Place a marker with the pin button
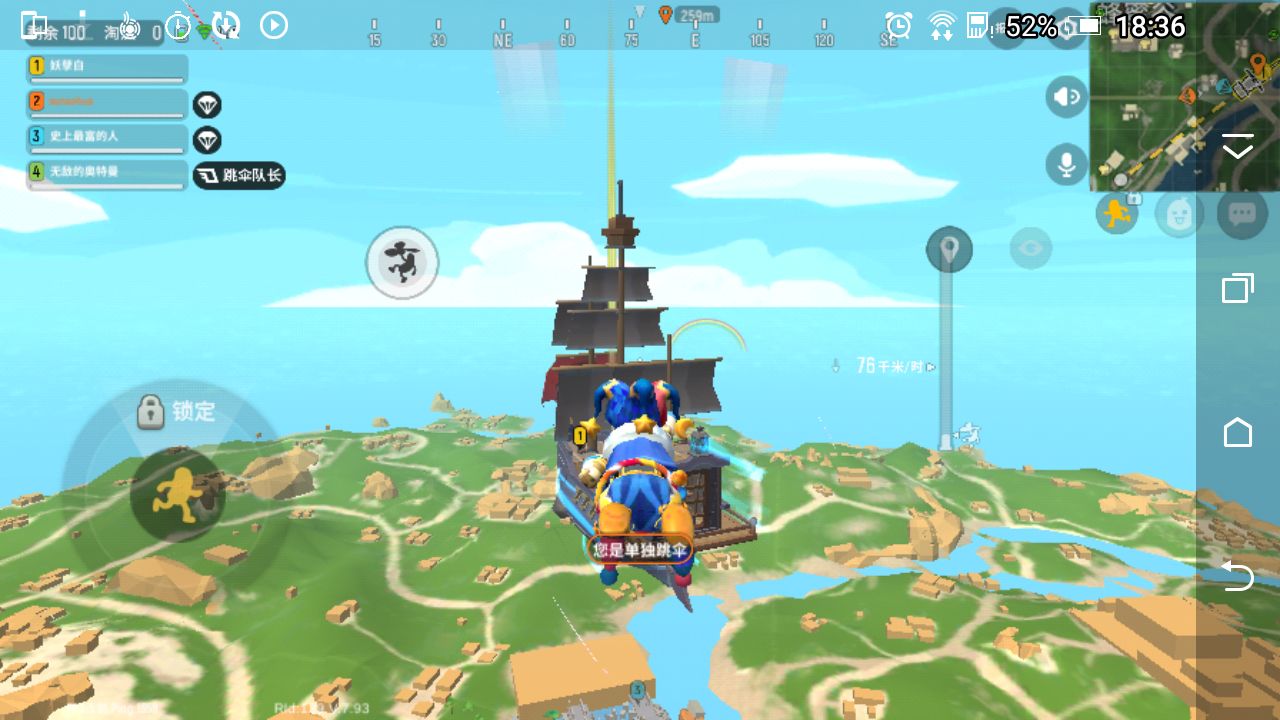 coord(949,249)
